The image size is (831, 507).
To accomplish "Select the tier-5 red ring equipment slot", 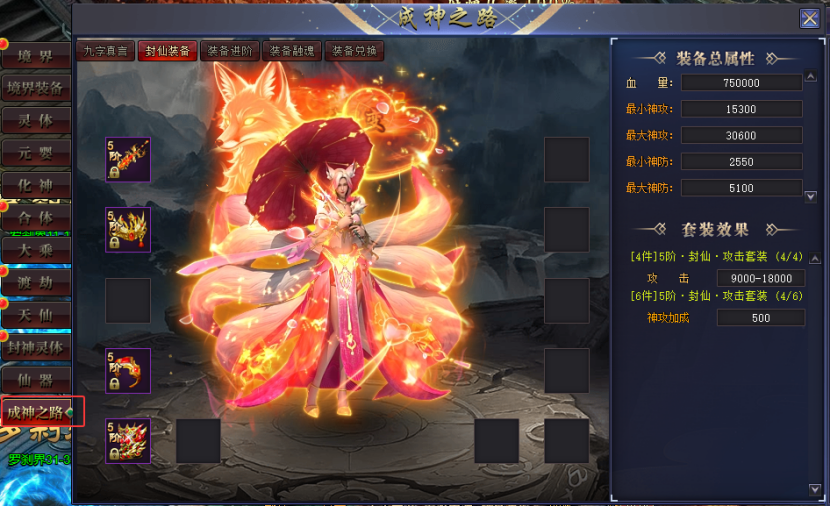I will coord(128,370).
